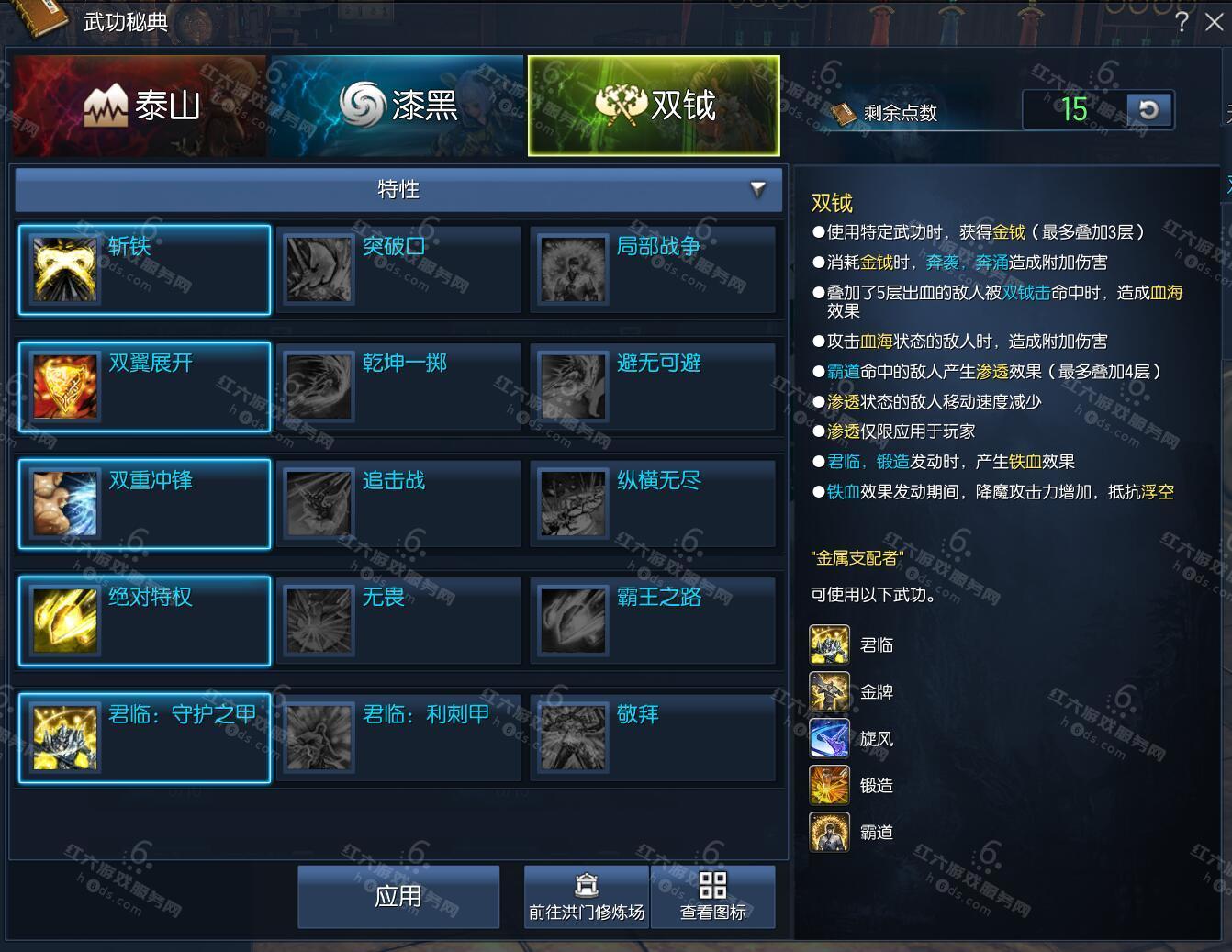Choose the 君临：利刺甲 trait
The height and width of the screenshot is (952, 1232).
point(398,738)
